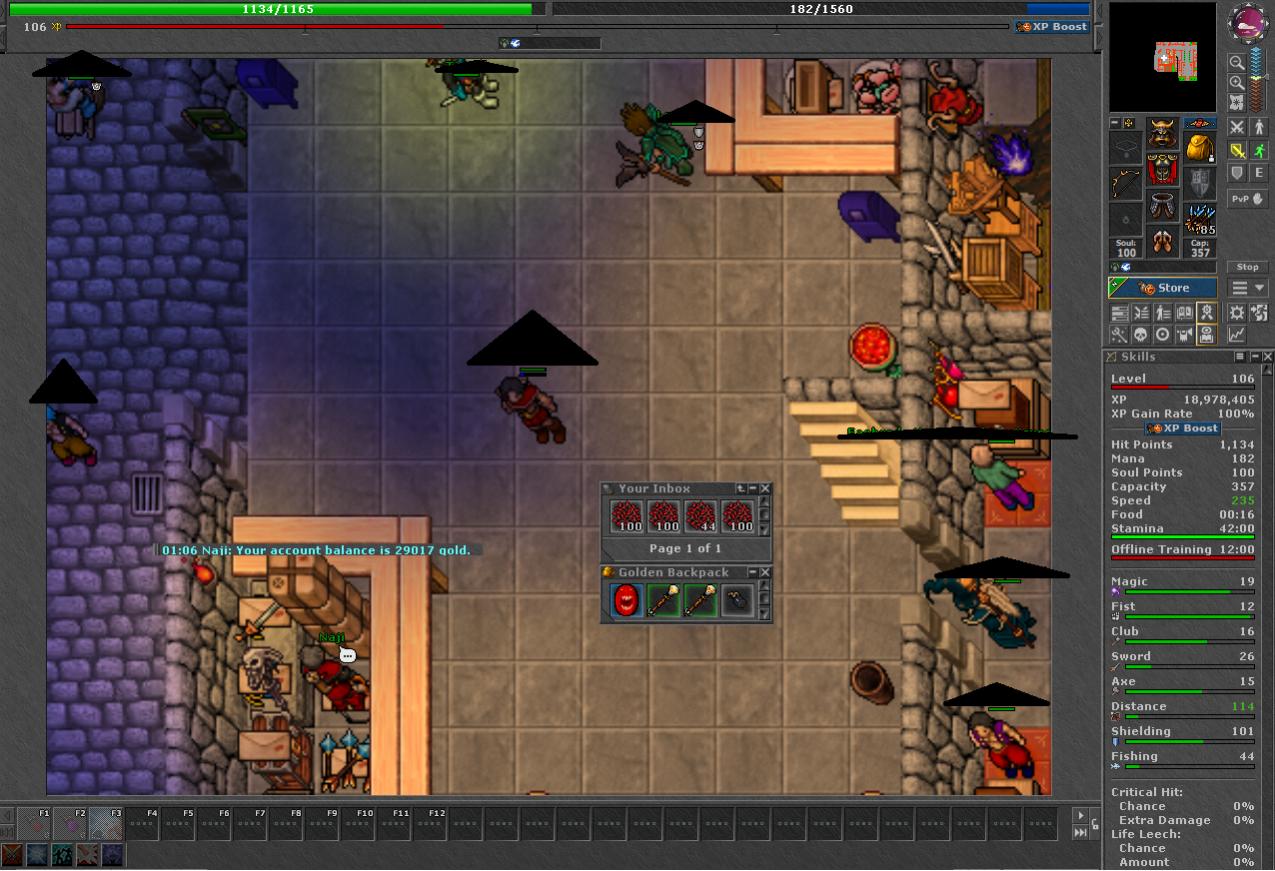The height and width of the screenshot is (871, 1275).
Task: Activate the XP Boost button on top bar
Action: [1052, 27]
